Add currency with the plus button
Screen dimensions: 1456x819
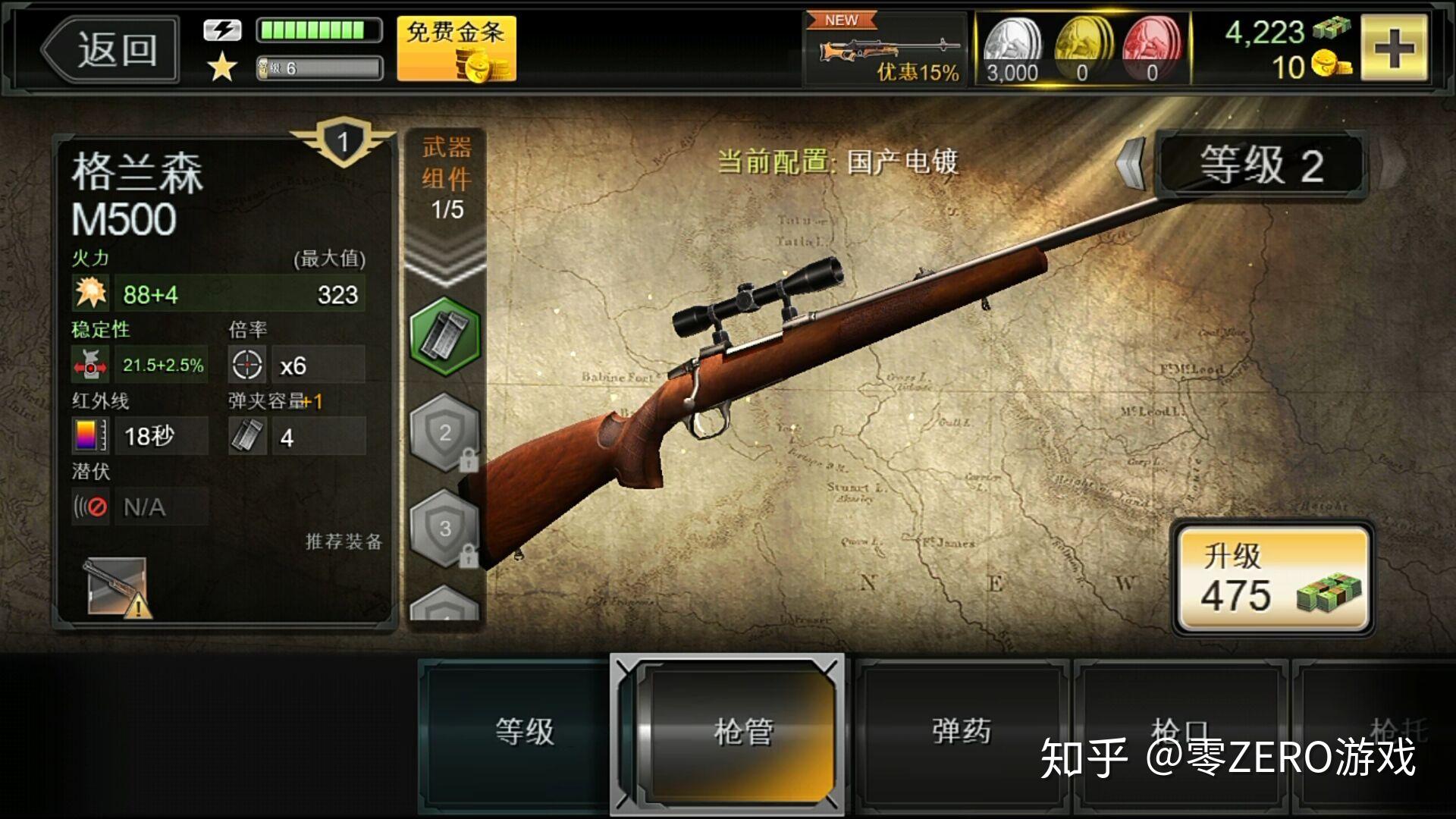(1394, 49)
